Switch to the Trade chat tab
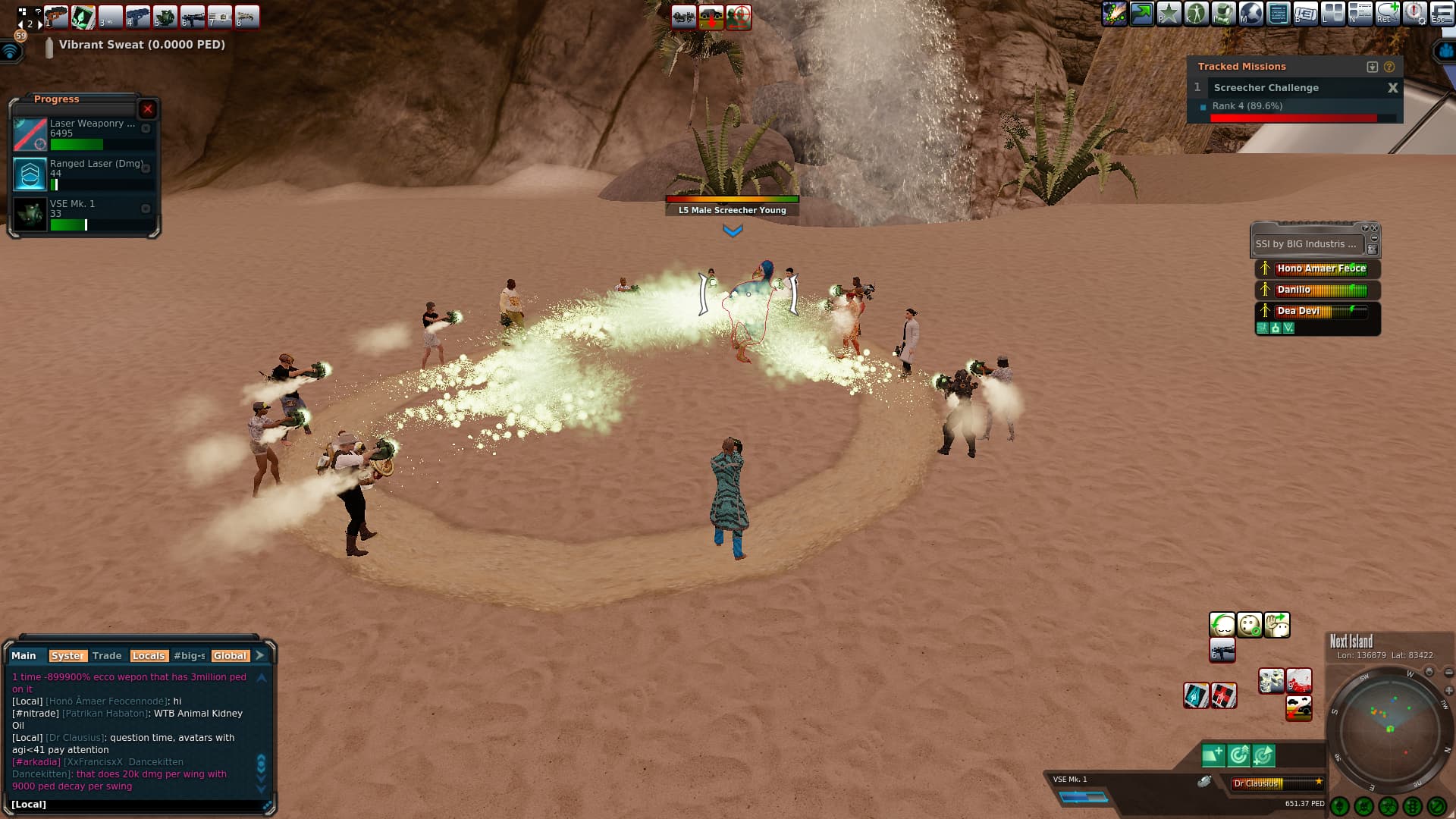This screenshot has width=1456, height=819. [x=107, y=656]
